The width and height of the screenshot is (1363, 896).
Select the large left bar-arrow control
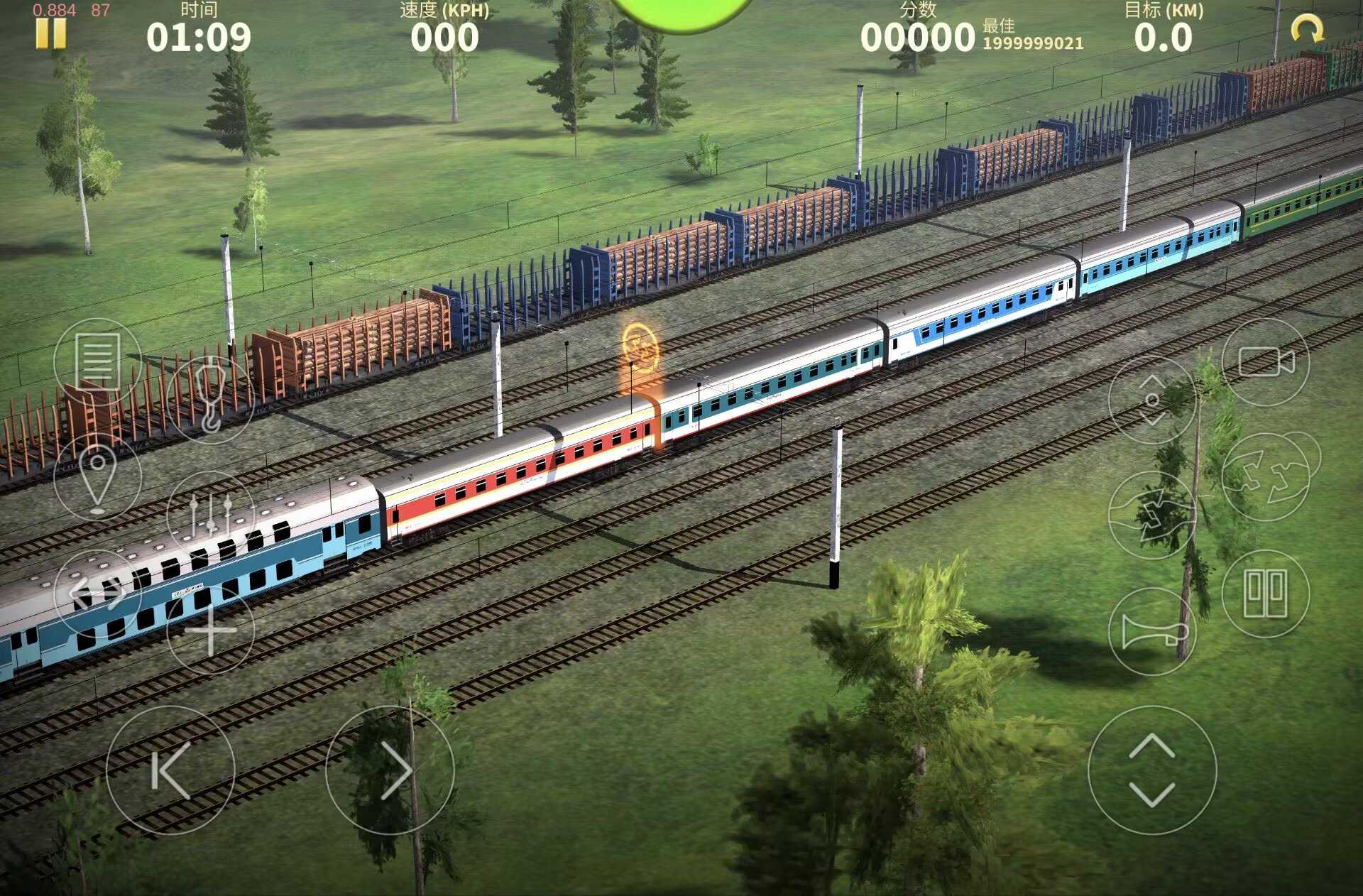tap(170, 770)
